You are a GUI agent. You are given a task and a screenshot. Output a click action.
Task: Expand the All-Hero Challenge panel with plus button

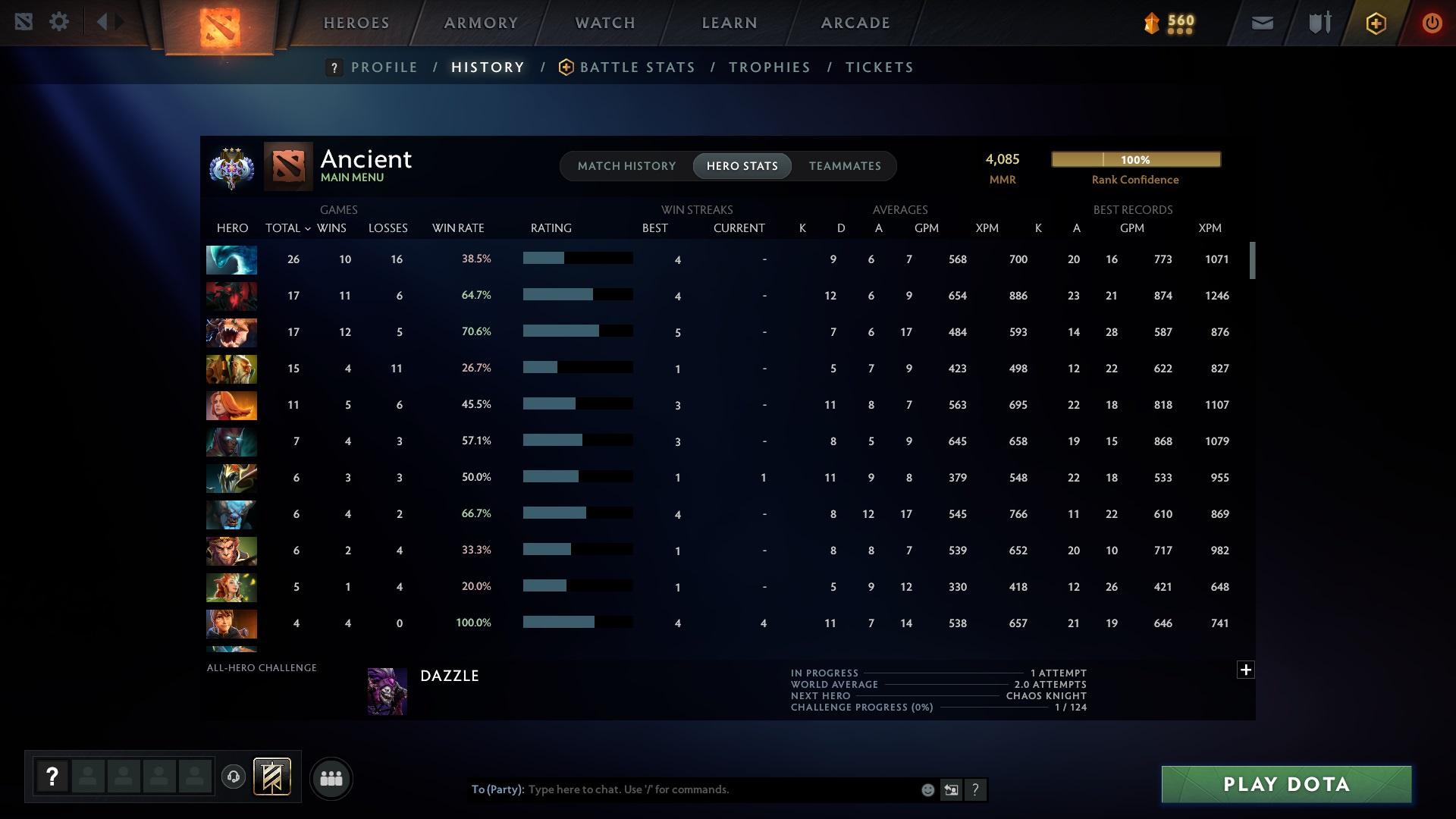(1244, 670)
